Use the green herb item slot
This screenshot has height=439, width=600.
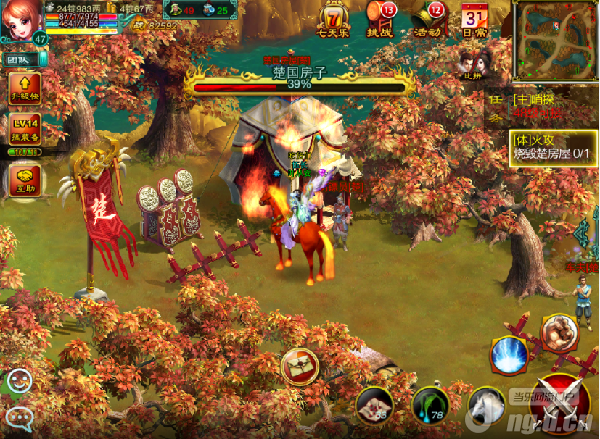pos(431,406)
